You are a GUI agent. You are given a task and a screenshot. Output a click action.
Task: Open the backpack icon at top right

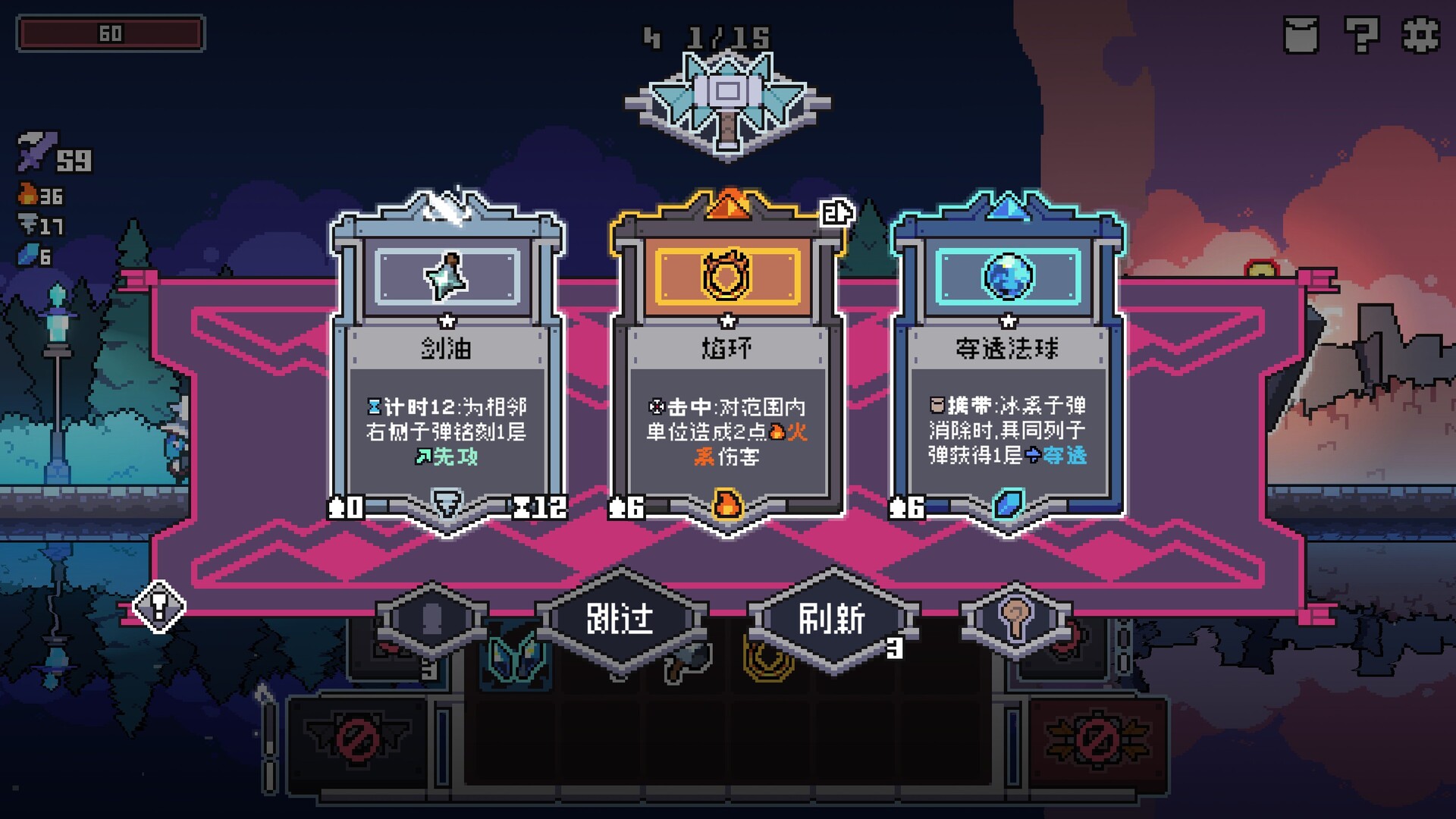1301,34
